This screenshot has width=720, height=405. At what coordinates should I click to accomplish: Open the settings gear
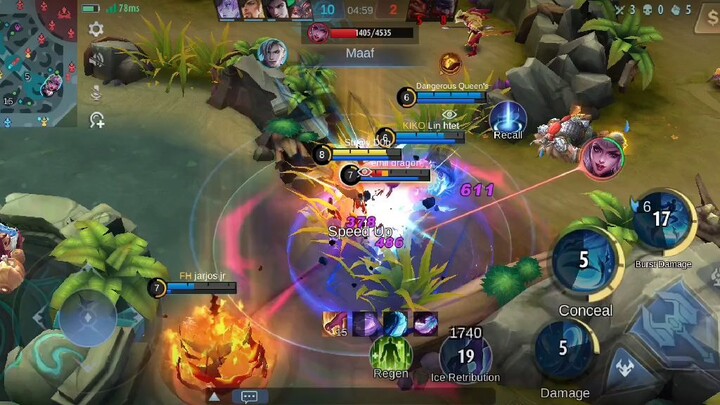96,30
